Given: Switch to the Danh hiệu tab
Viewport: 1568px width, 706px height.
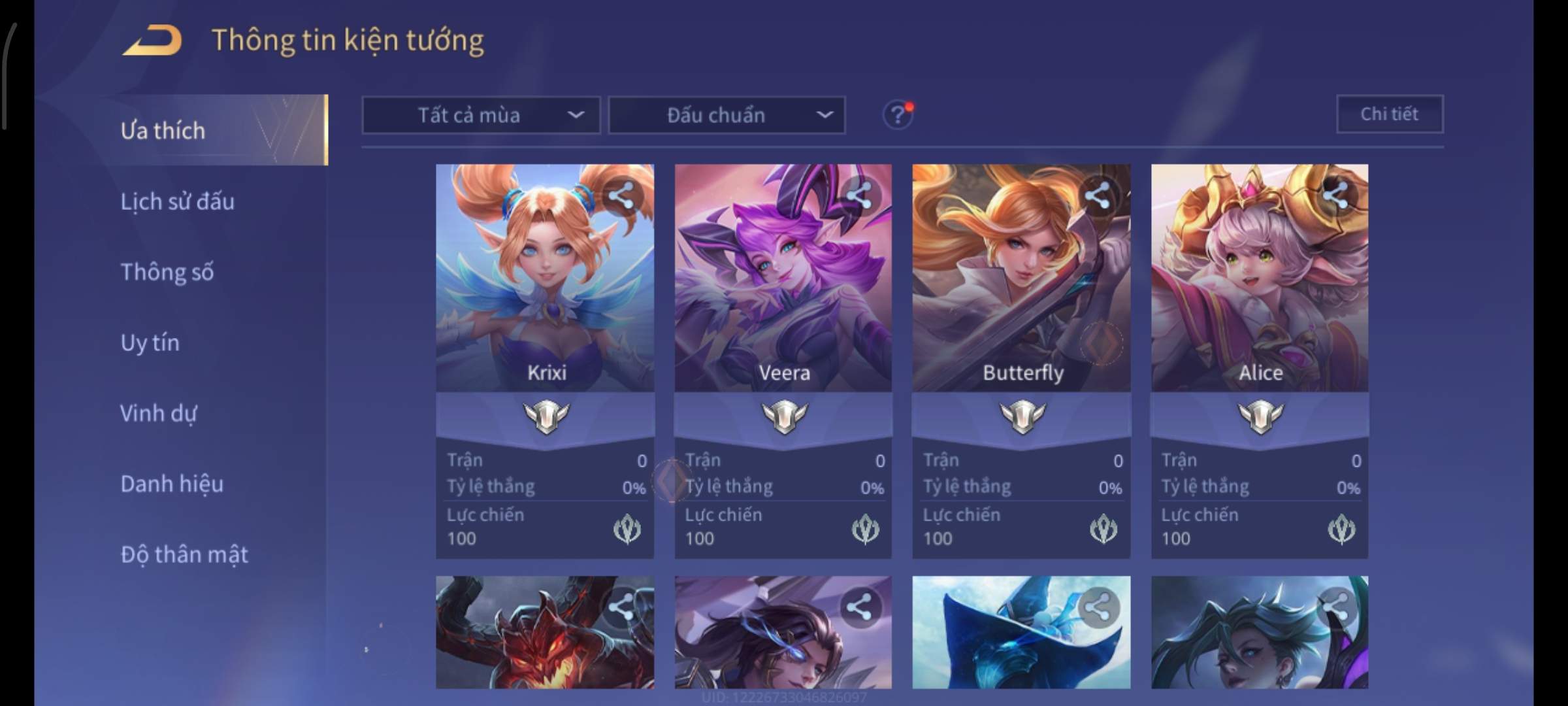Looking at the screenshot, I should tap(172, 484).
